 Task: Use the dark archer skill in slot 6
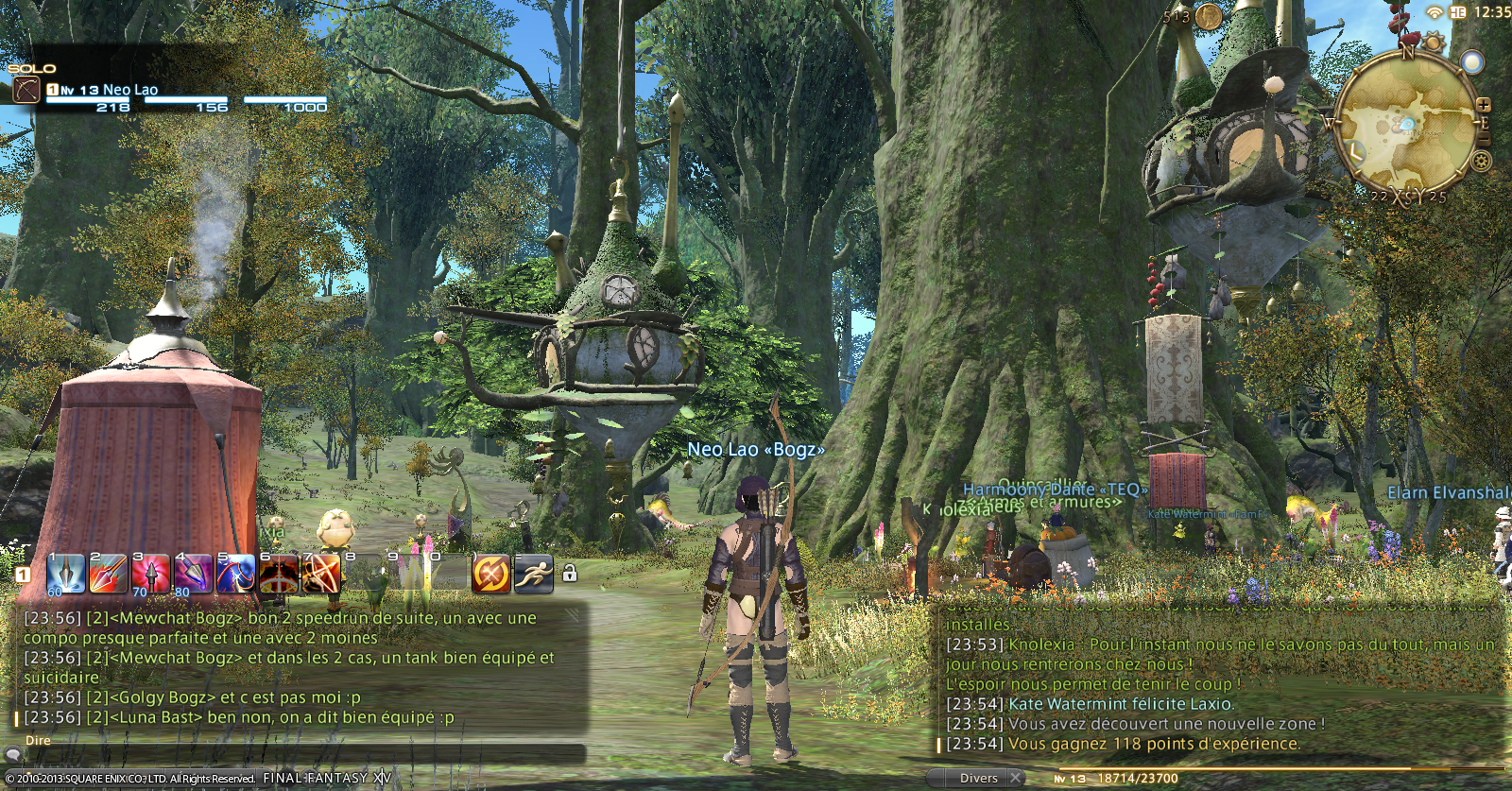278,574
